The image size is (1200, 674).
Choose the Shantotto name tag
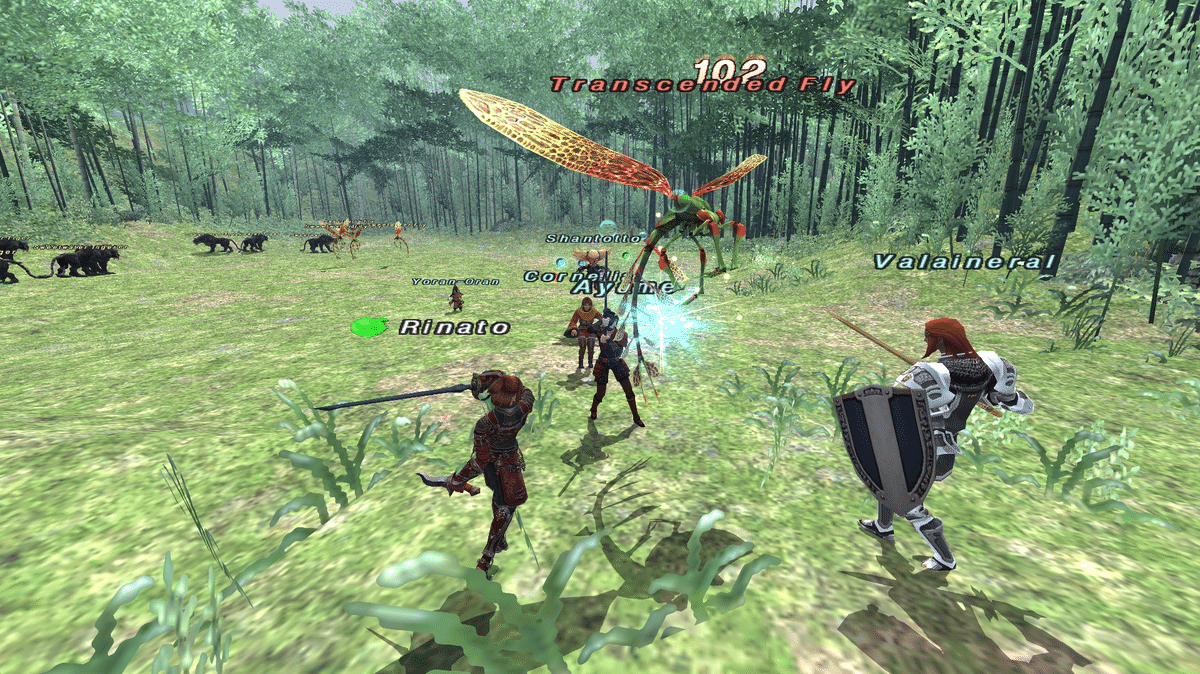tap(580, 239)
